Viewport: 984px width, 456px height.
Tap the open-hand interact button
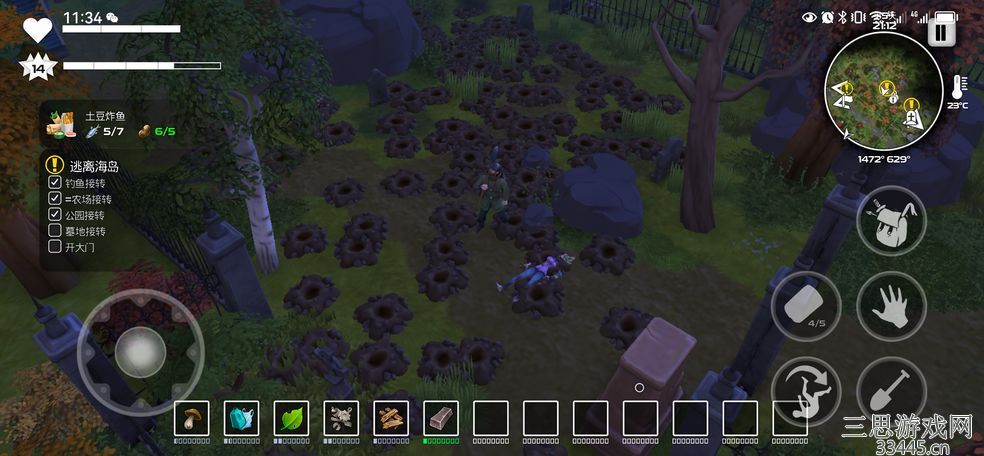891,306
